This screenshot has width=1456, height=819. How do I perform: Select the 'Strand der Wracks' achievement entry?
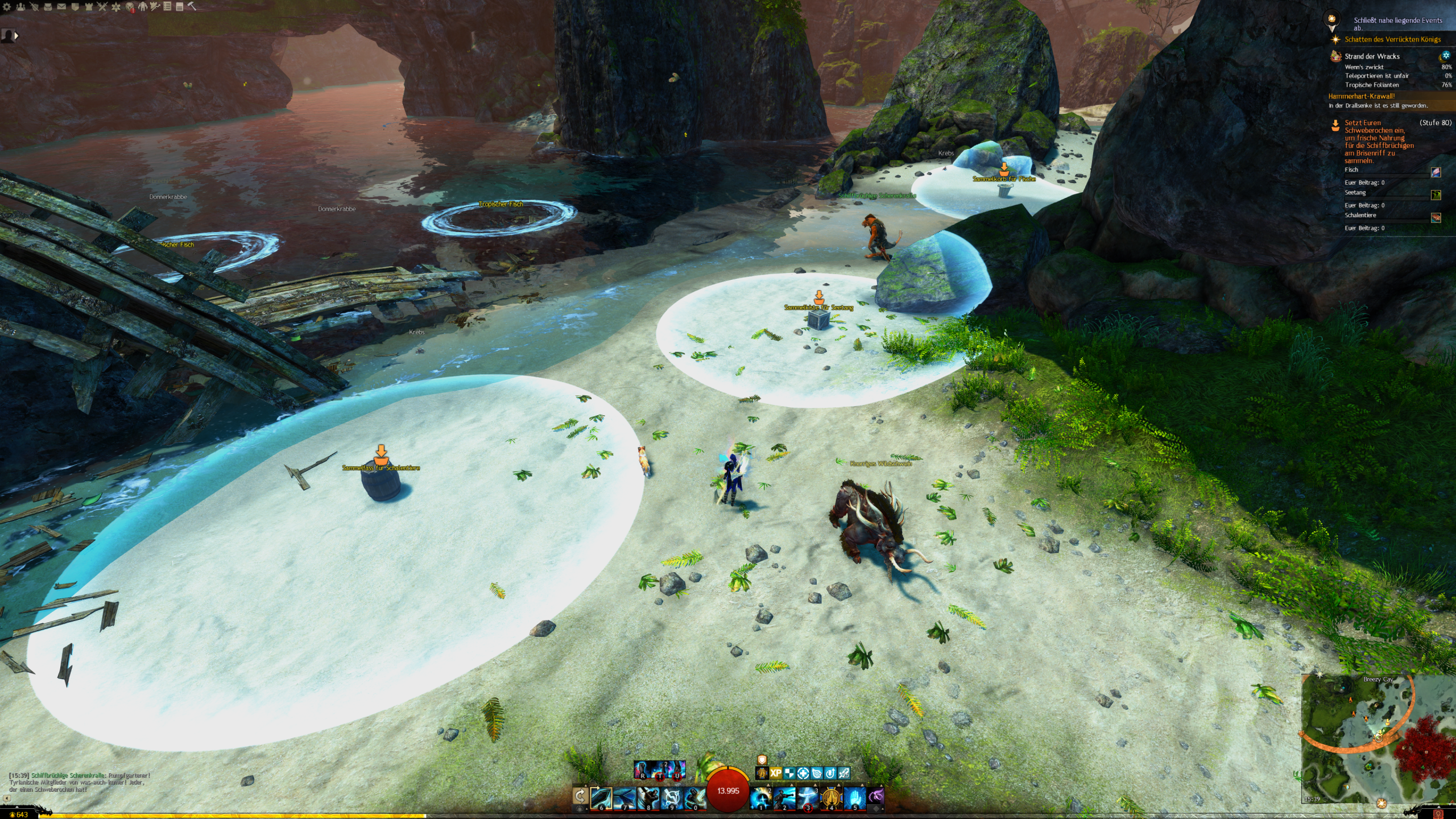pos(1372,56)
